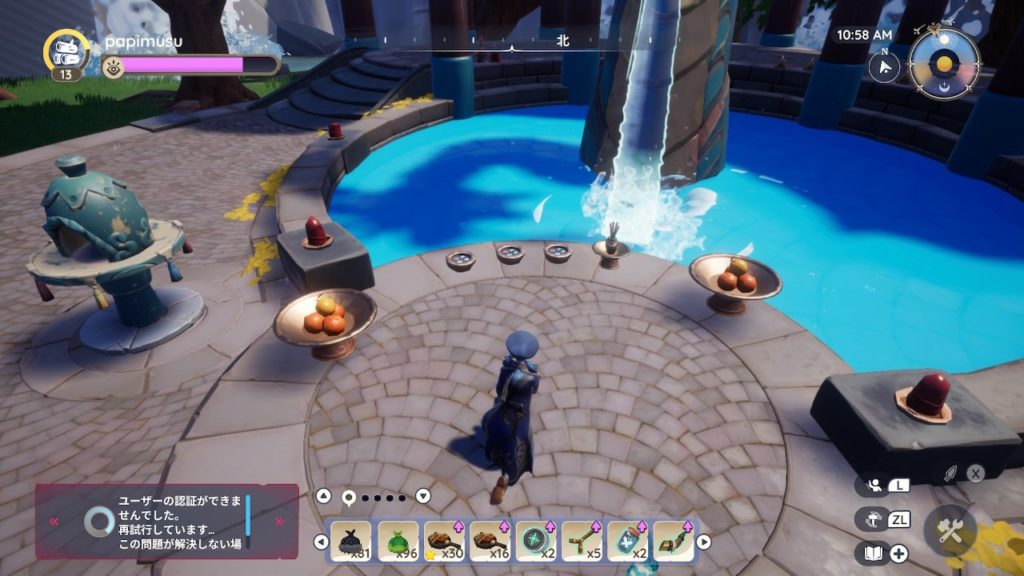
Task: Select the blue jar item slot
Action: (x=629, y=540)
